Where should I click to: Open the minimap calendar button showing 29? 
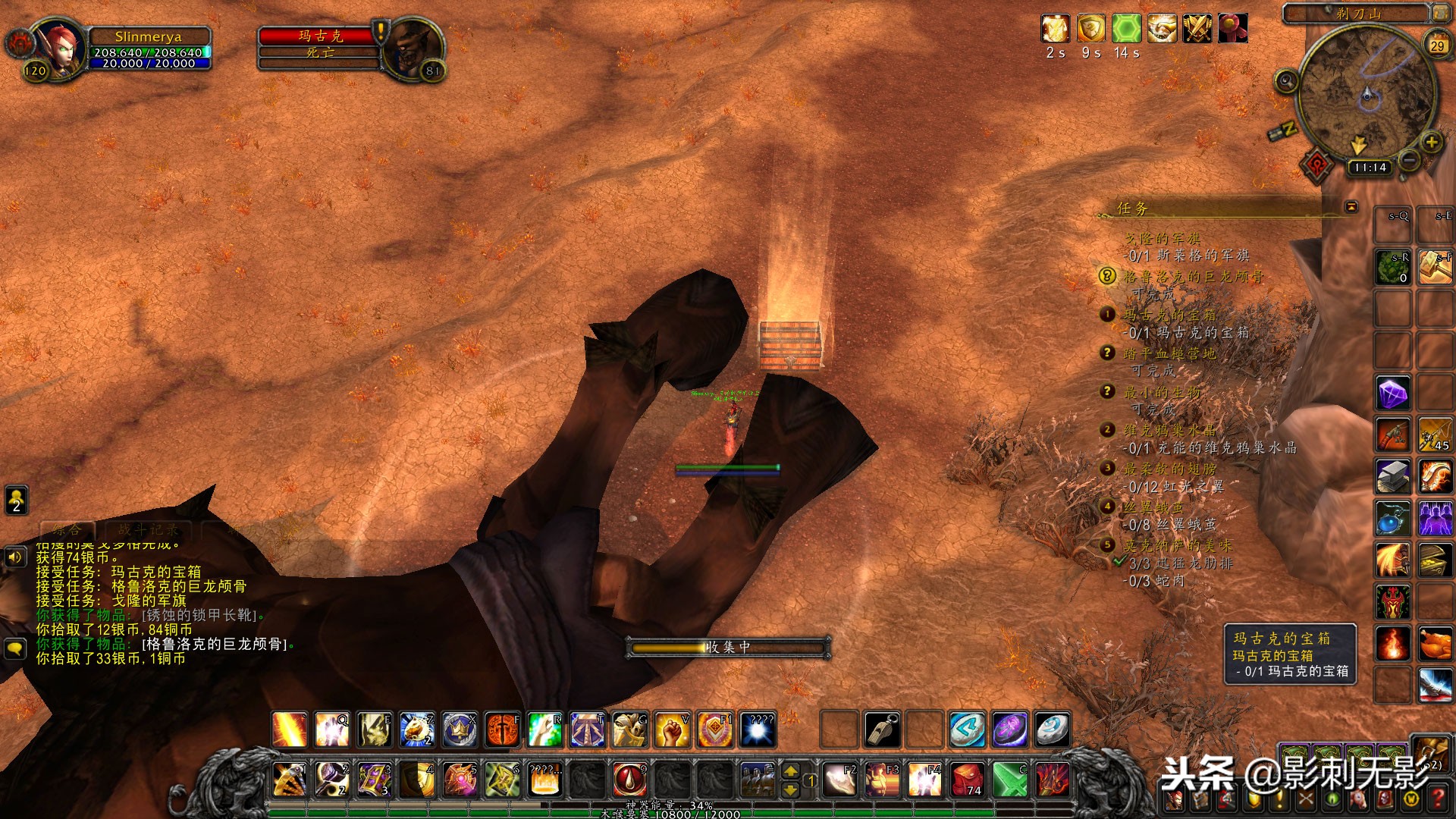pyautogui.click(x=1437, y=45)
